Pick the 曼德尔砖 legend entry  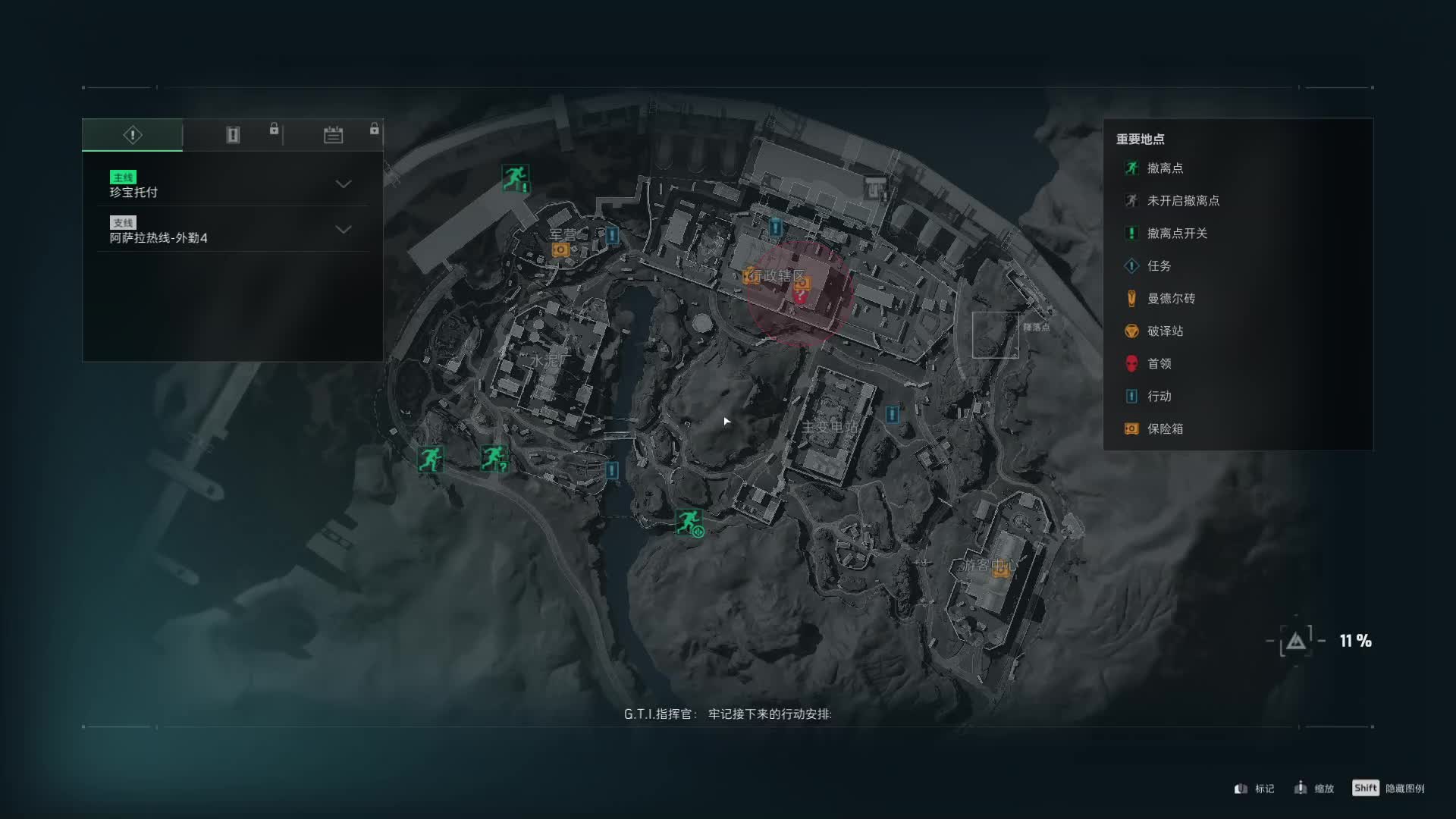1170,299
